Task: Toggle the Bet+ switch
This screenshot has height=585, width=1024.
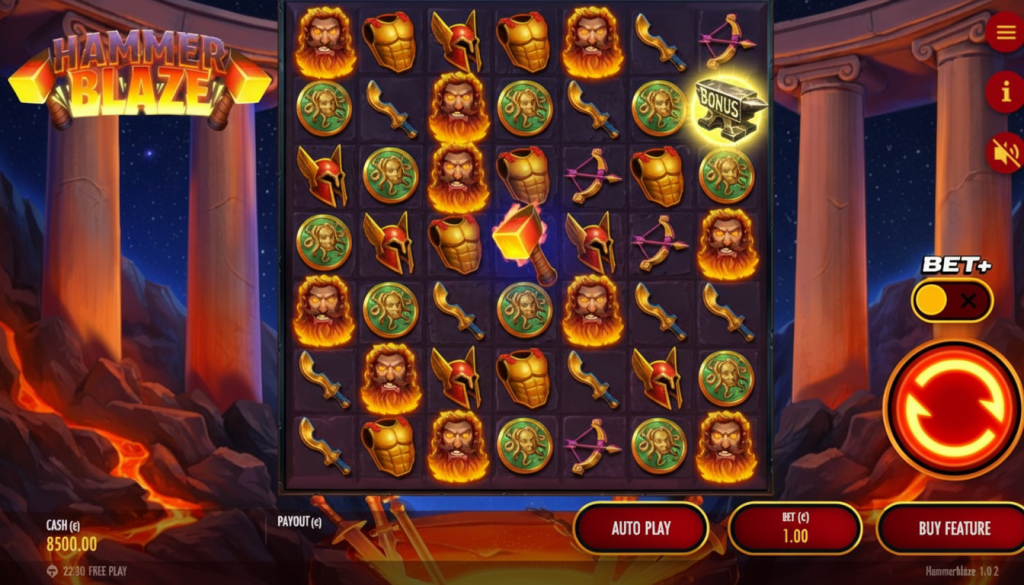Action: point(951,300)
